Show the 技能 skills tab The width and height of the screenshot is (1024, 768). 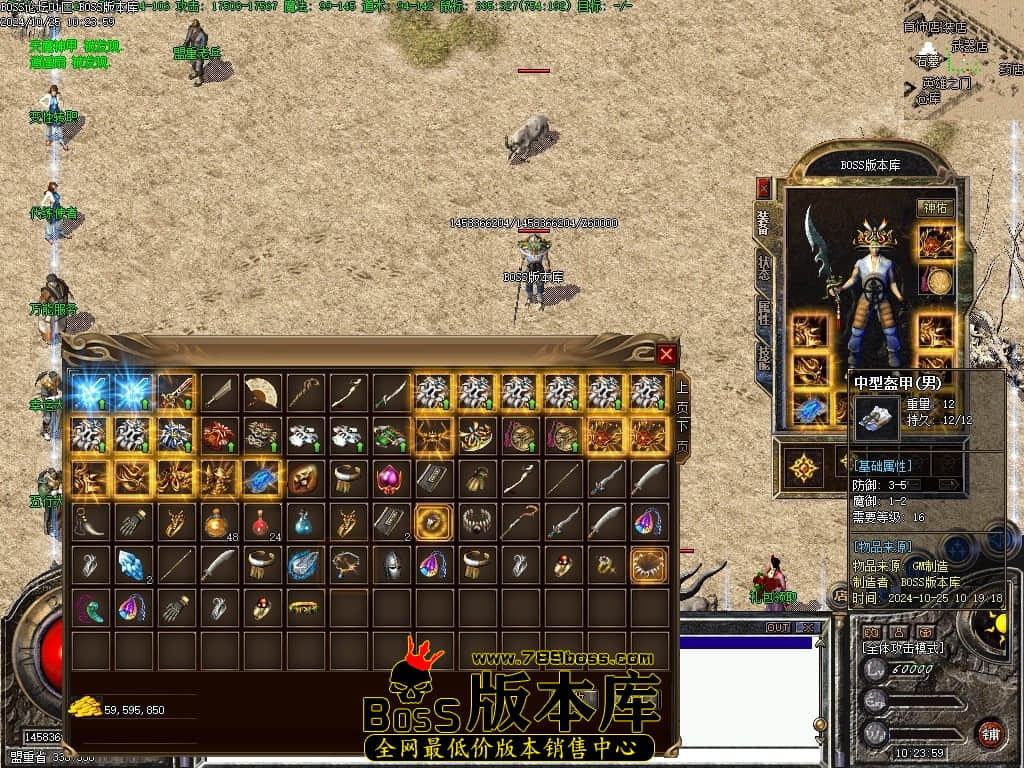764,356
